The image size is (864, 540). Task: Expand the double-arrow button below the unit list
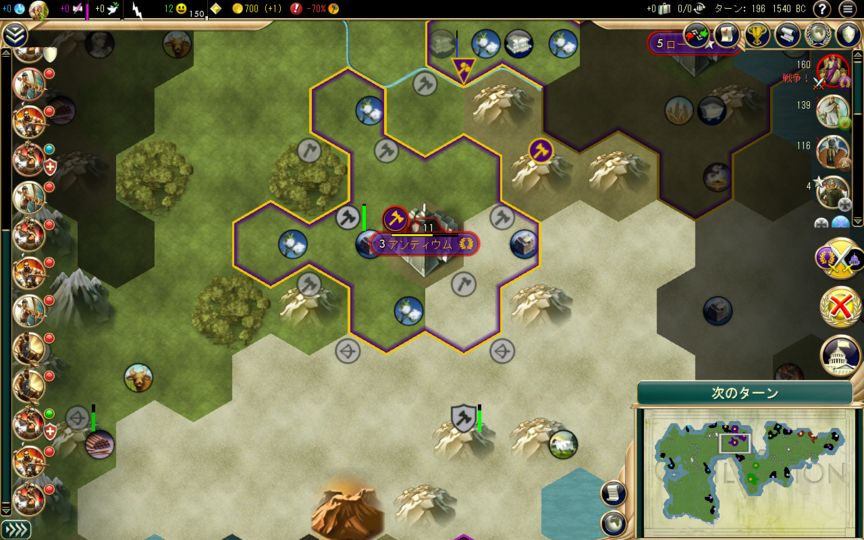pyautogui.click(x=15, y=529)
